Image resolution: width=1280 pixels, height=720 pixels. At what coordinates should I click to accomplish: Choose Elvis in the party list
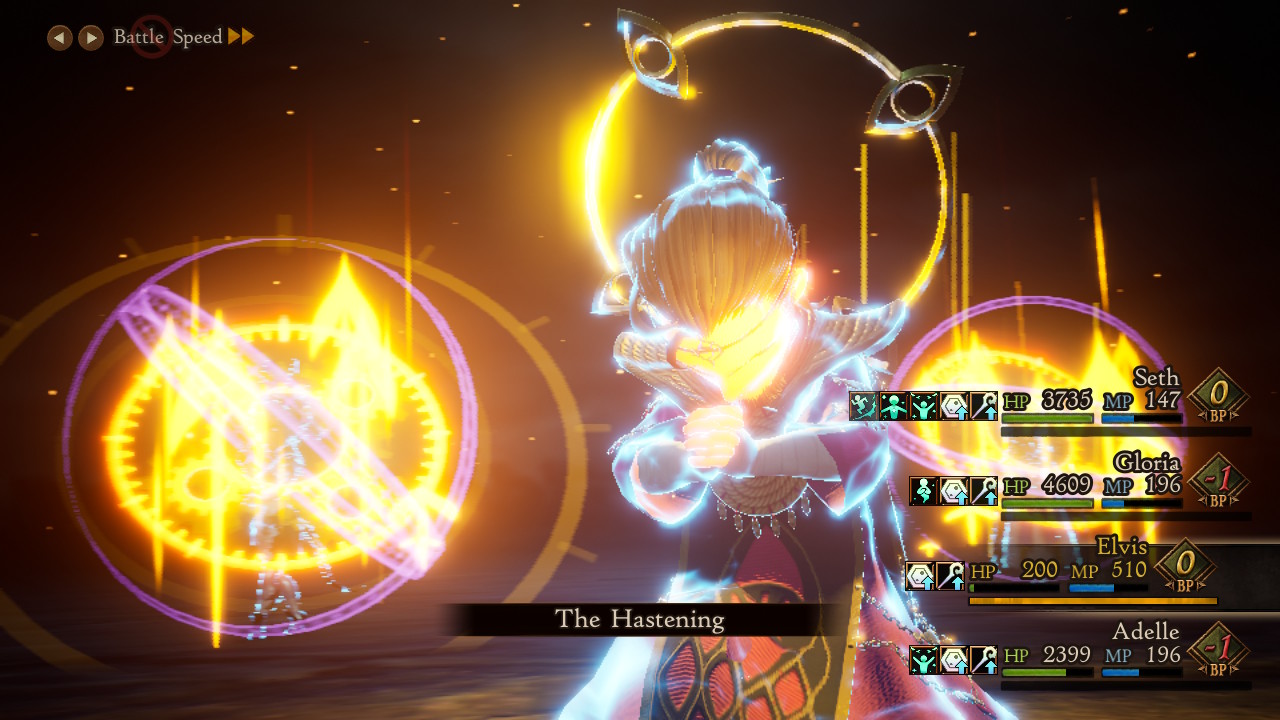(x=1121, y=548)
